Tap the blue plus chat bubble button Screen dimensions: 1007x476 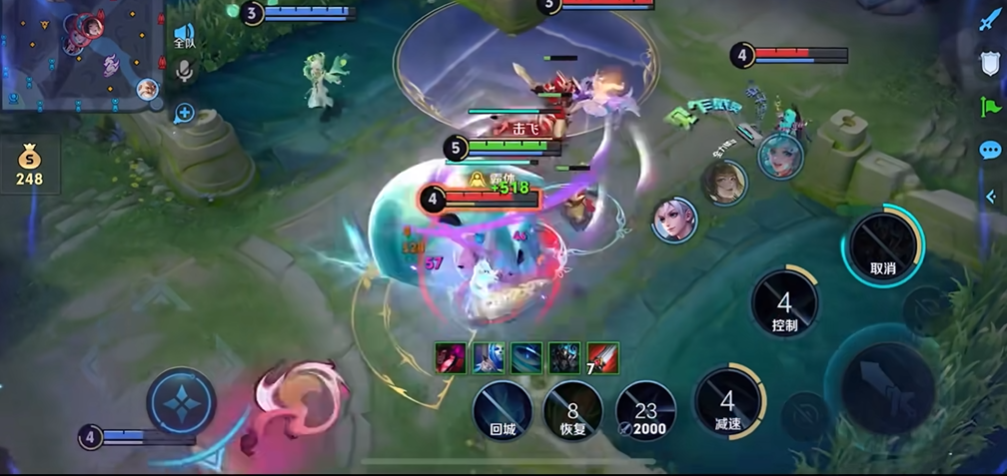[184, 114]
